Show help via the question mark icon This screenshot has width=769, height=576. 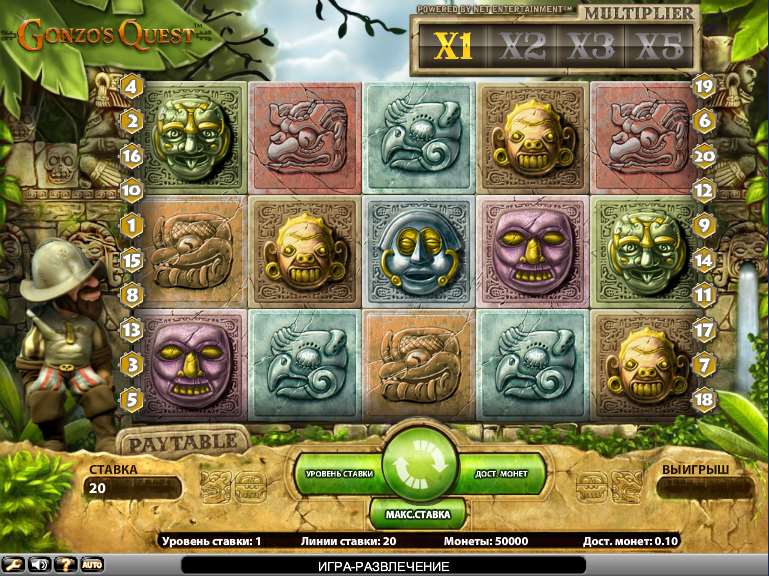(x=65, y=565)
